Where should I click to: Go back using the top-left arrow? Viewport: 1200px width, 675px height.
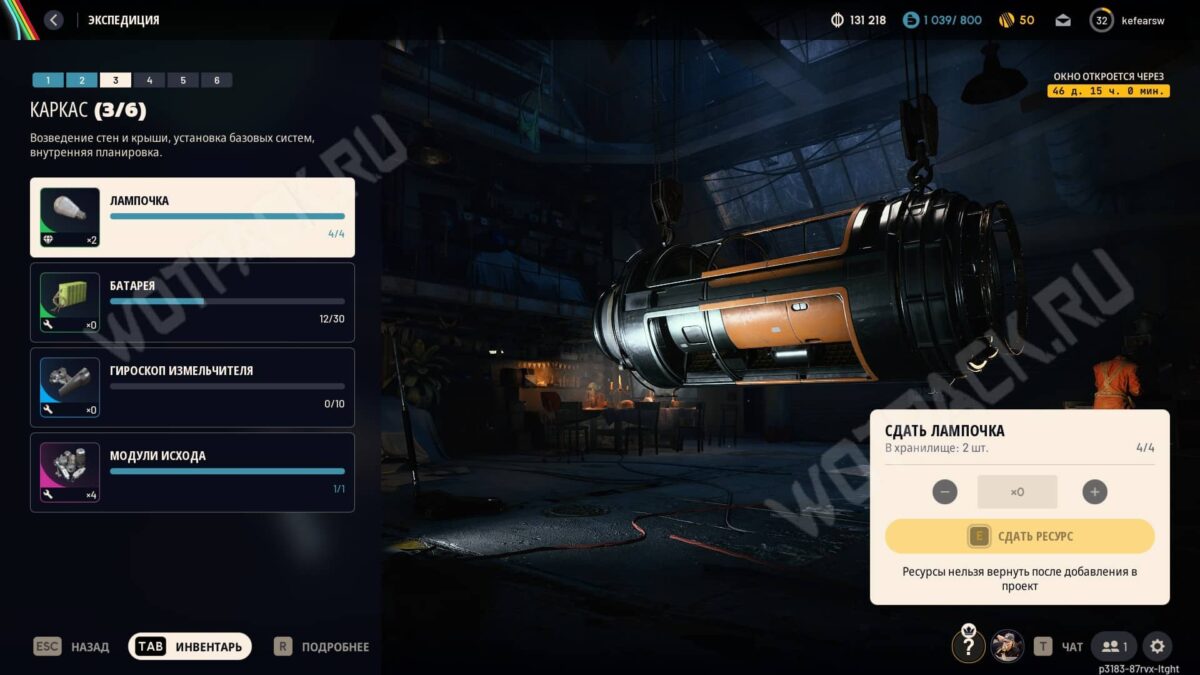tap(54, 20)
